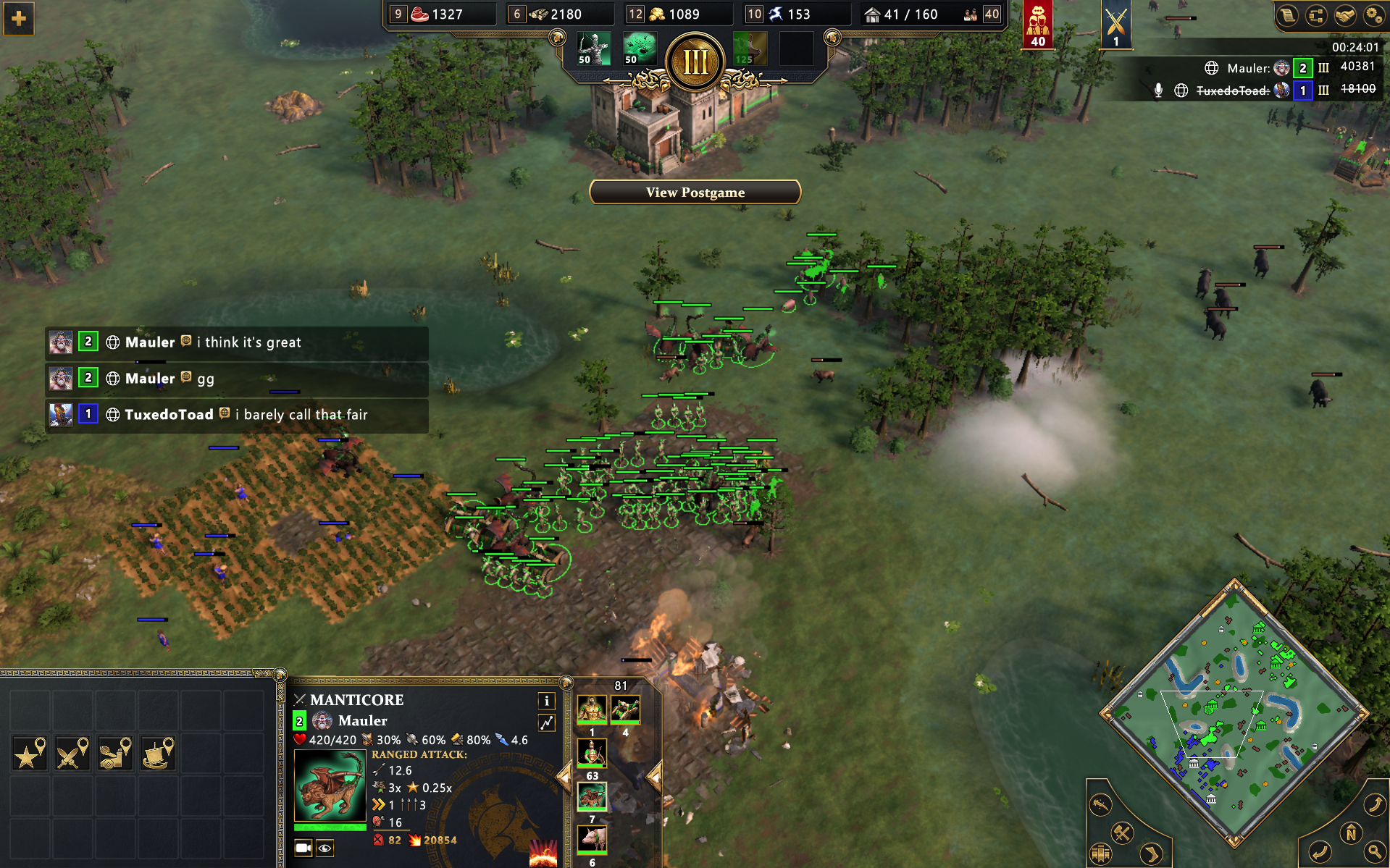Open the scroll objectives icon
1390x868 pixels.
[x=1287, y=15]
